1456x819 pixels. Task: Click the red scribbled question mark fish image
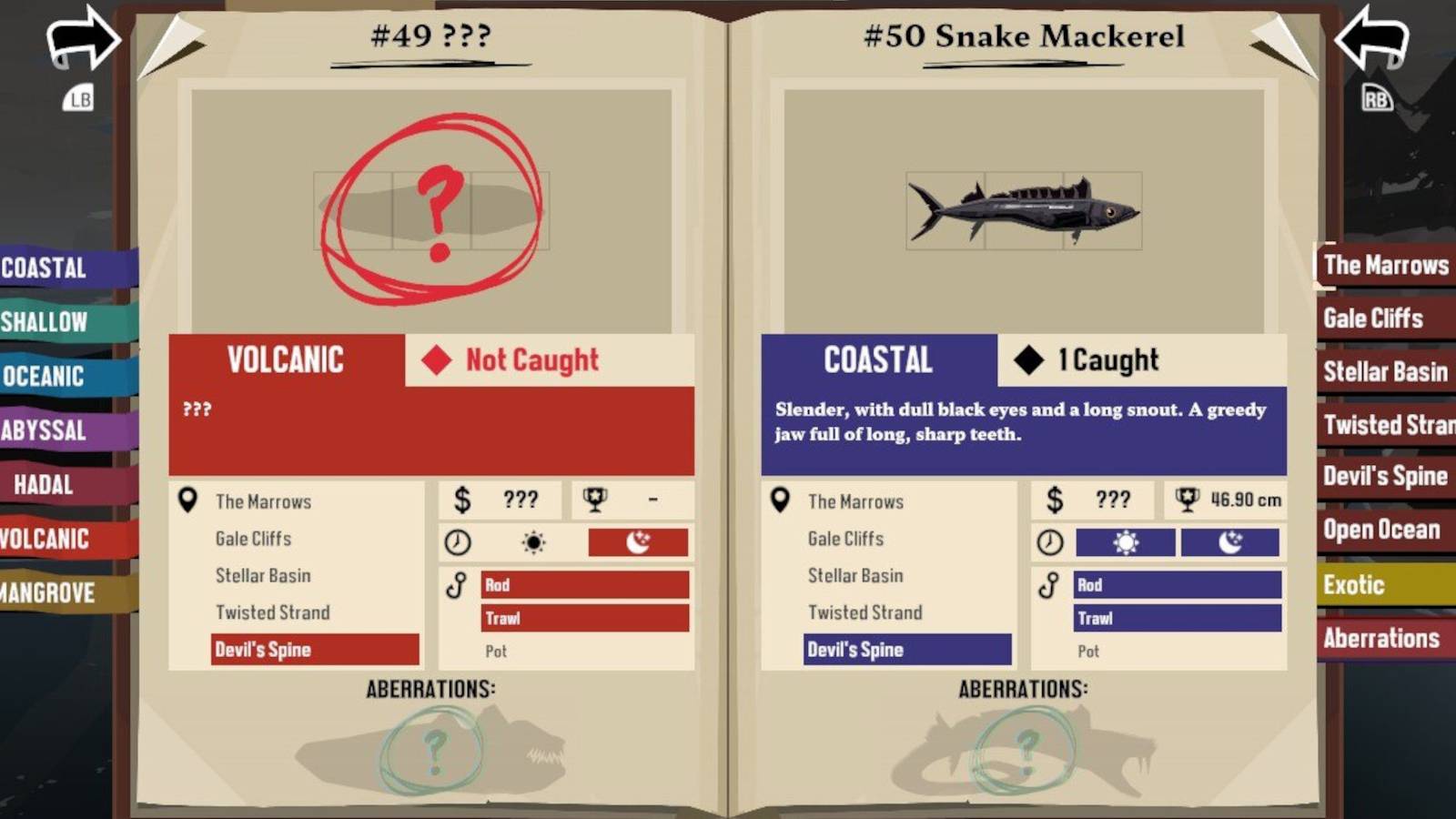tap(437, 205)
